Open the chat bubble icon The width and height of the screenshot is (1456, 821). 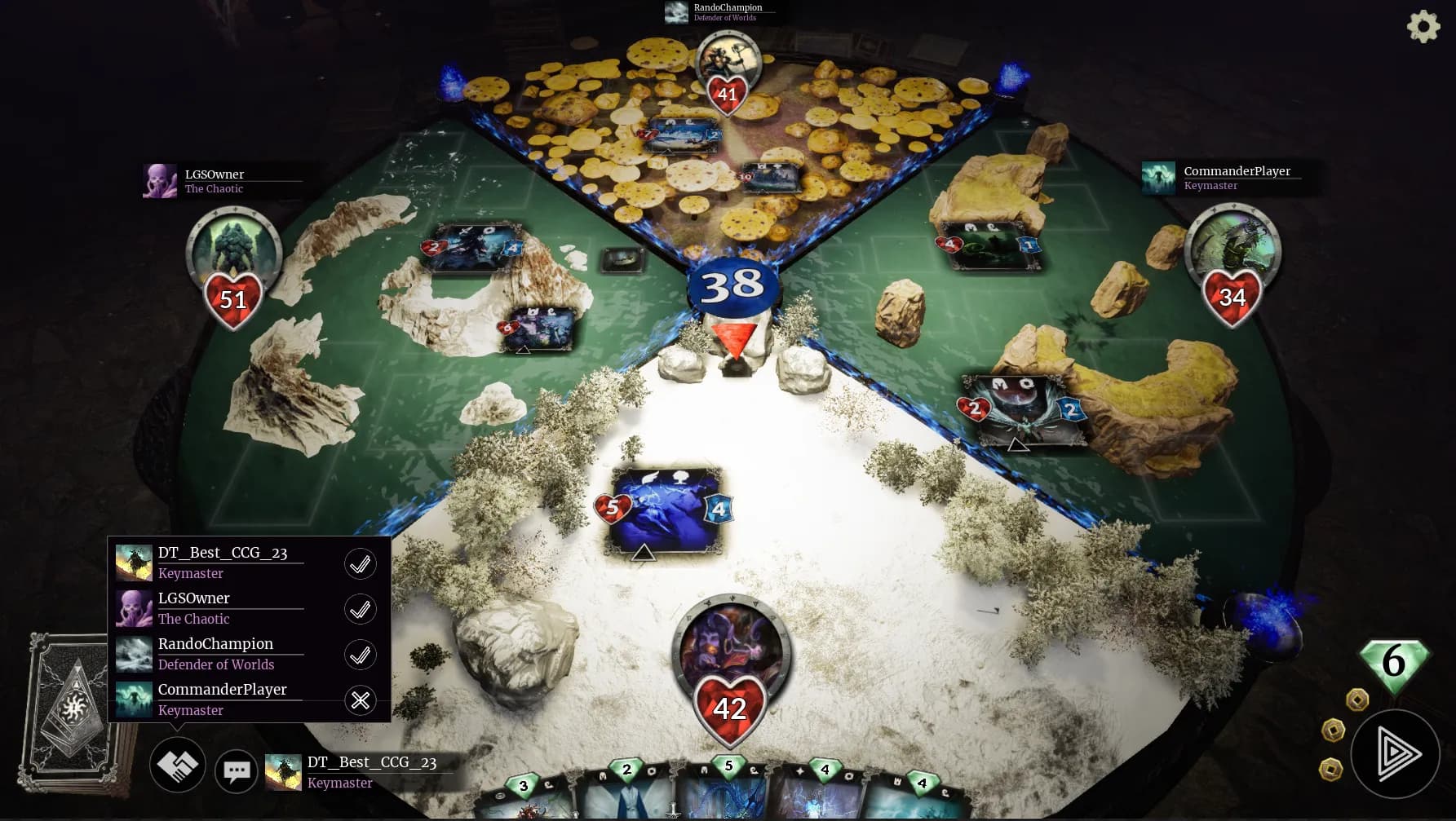pyautogui.click(x=236, y=770)
